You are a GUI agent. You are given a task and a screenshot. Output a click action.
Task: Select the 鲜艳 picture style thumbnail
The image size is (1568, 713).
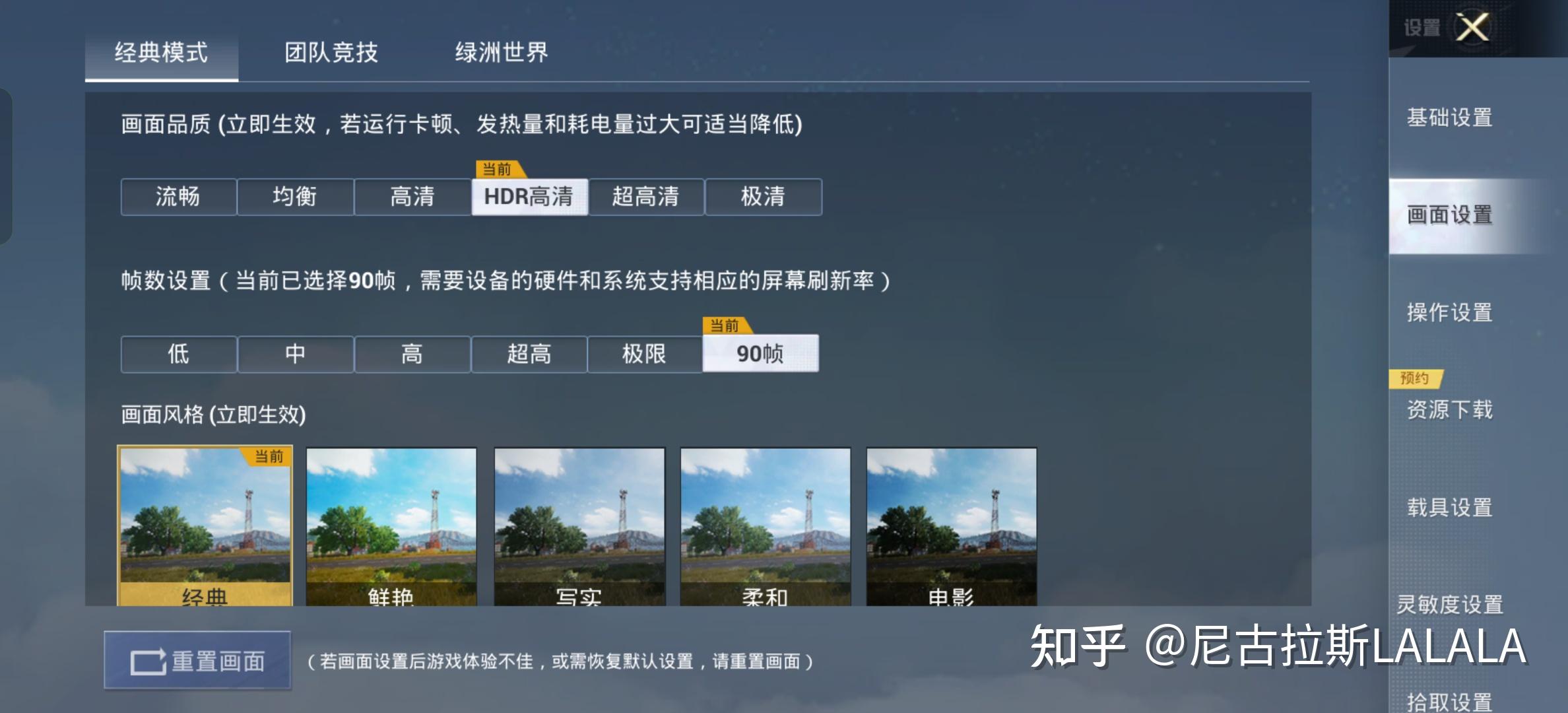click(392, 528)
